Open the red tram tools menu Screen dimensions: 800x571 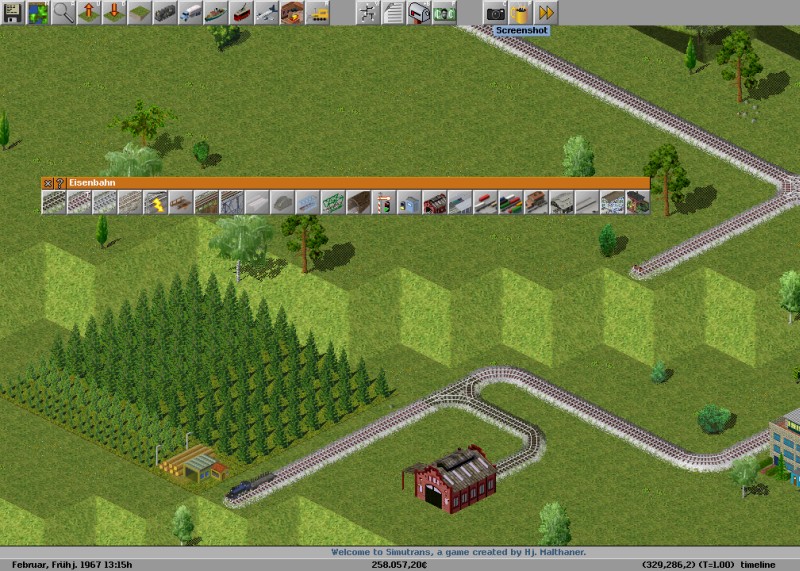pyautogui.click(x=242, y=12)
